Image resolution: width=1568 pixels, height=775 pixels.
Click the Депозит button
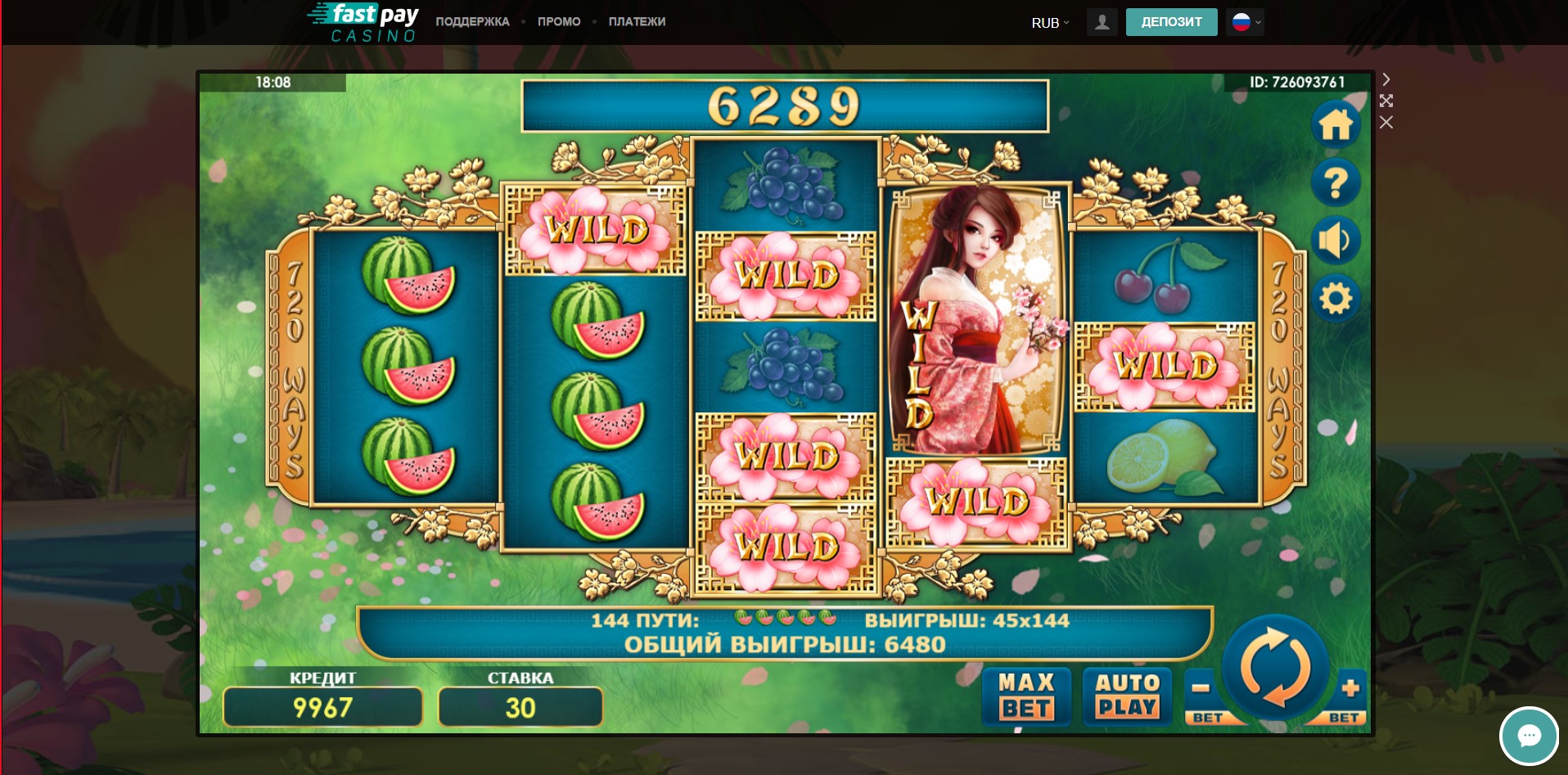1171,22
